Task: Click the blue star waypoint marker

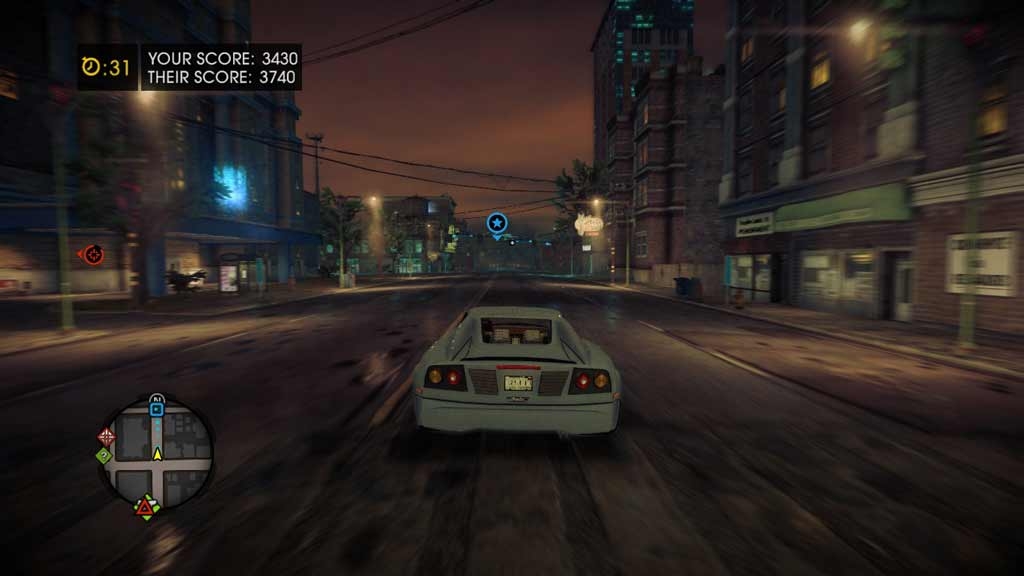Action: point(497,223)
